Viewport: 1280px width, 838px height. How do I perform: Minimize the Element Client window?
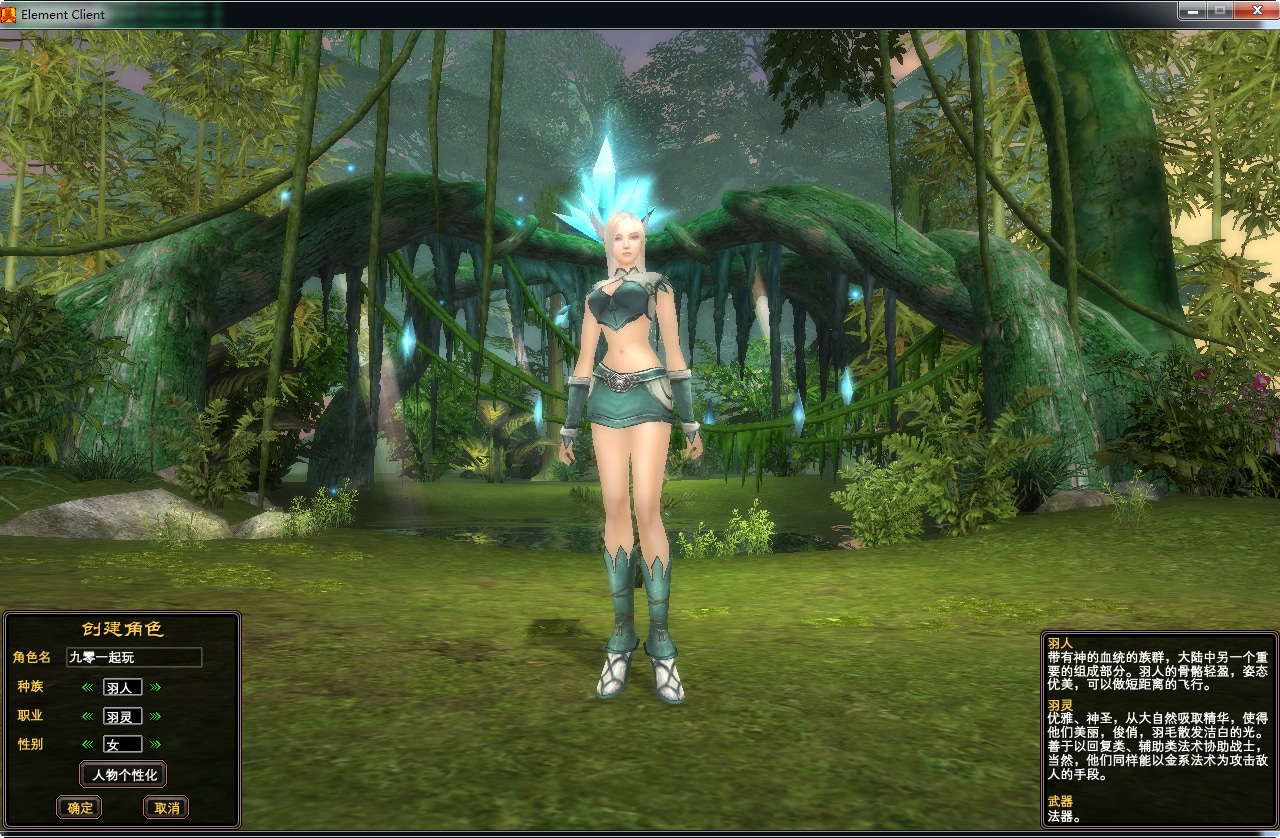click(x=1193, y=10)
